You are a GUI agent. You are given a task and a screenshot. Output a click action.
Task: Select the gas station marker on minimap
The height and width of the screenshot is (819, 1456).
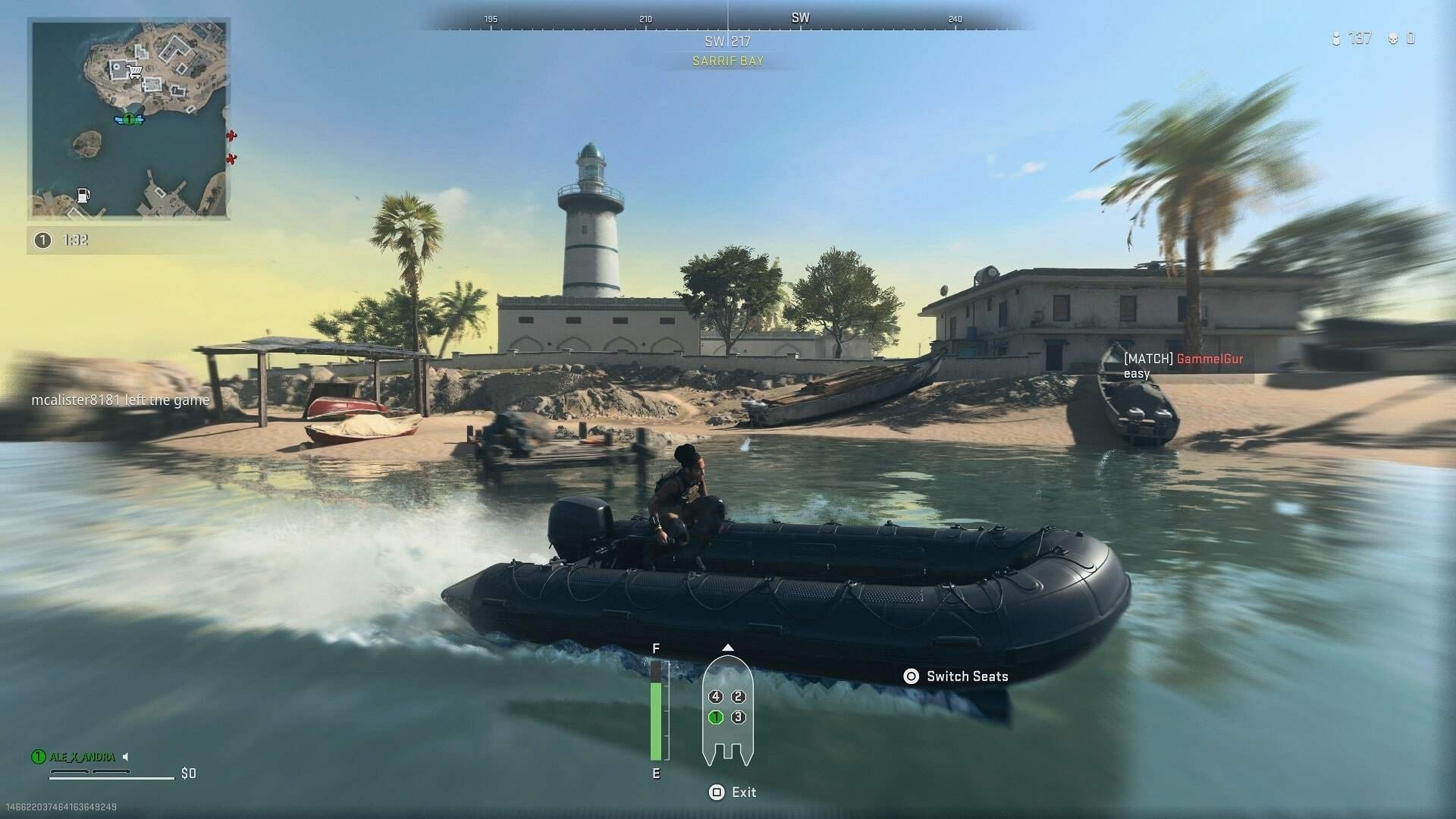[x=84, y=195]
